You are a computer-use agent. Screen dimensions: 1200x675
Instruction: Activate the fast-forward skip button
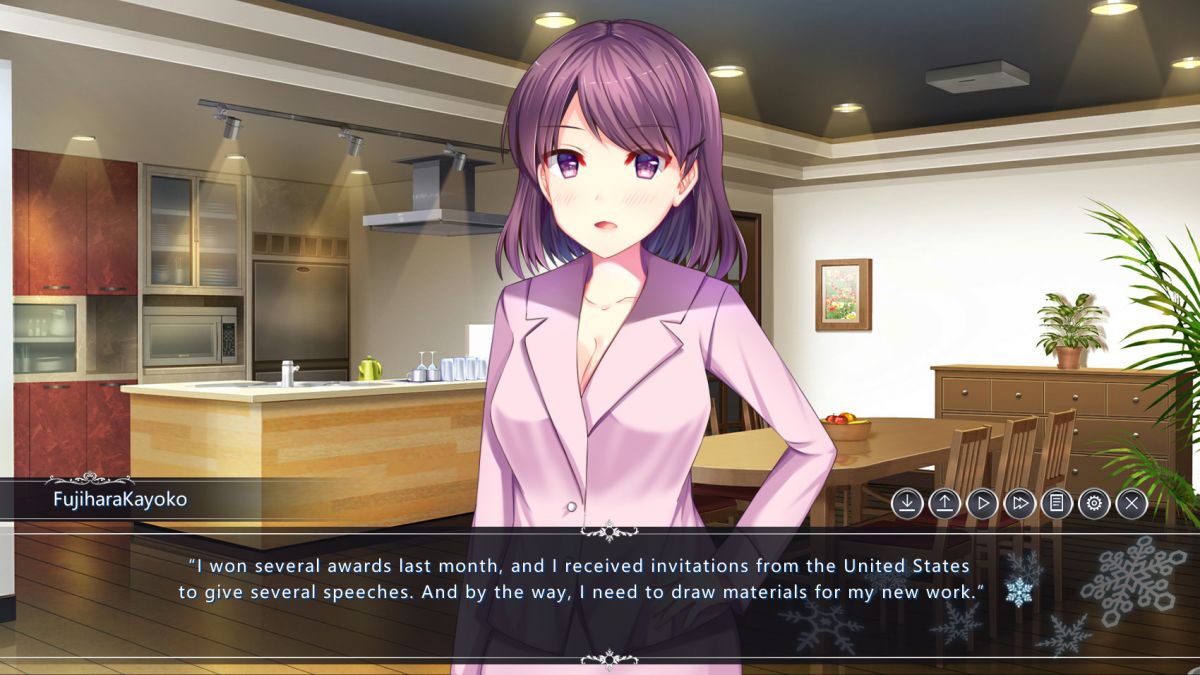pyautogui.click(x=1019, y=503)
